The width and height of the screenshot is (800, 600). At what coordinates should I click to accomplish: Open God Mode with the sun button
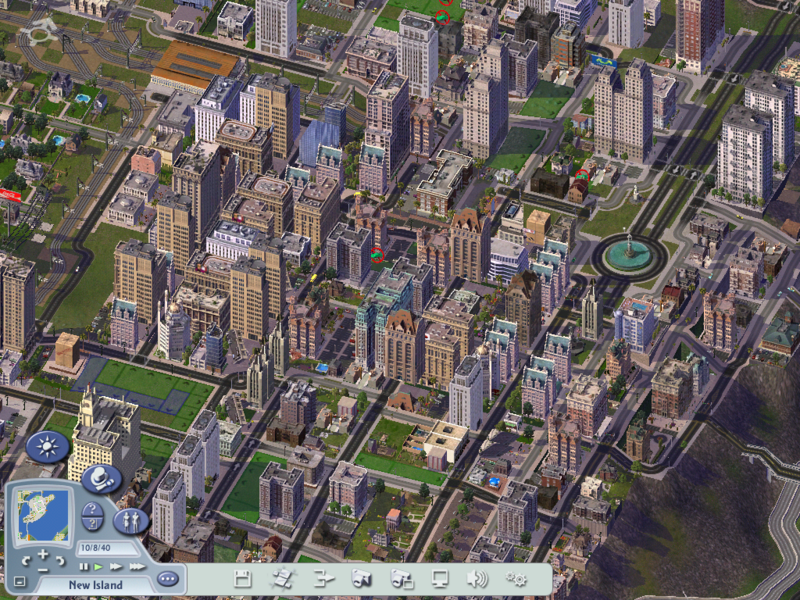(x=47, y=446)
